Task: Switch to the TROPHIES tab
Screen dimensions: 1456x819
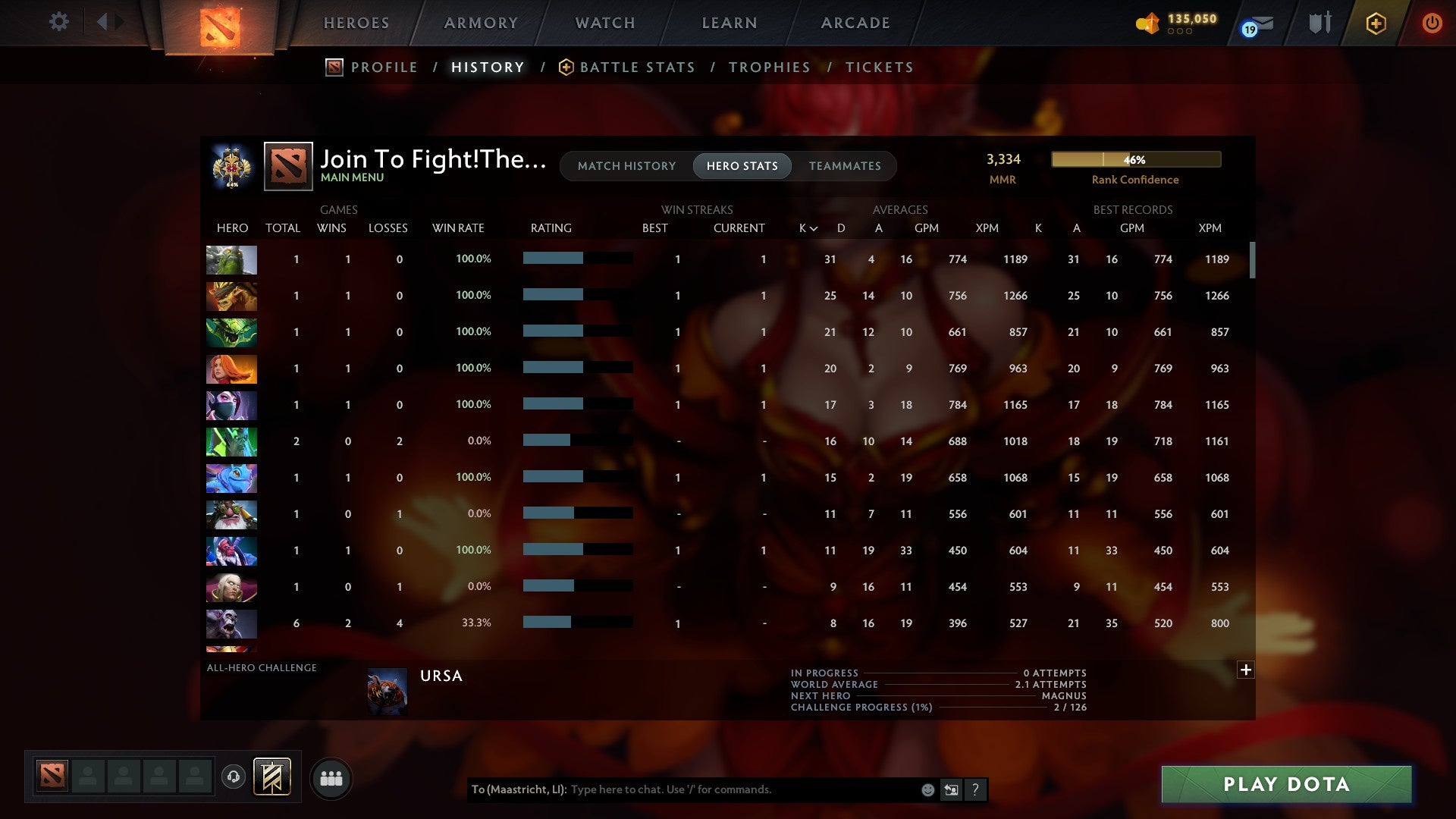Action: point(769,67)
